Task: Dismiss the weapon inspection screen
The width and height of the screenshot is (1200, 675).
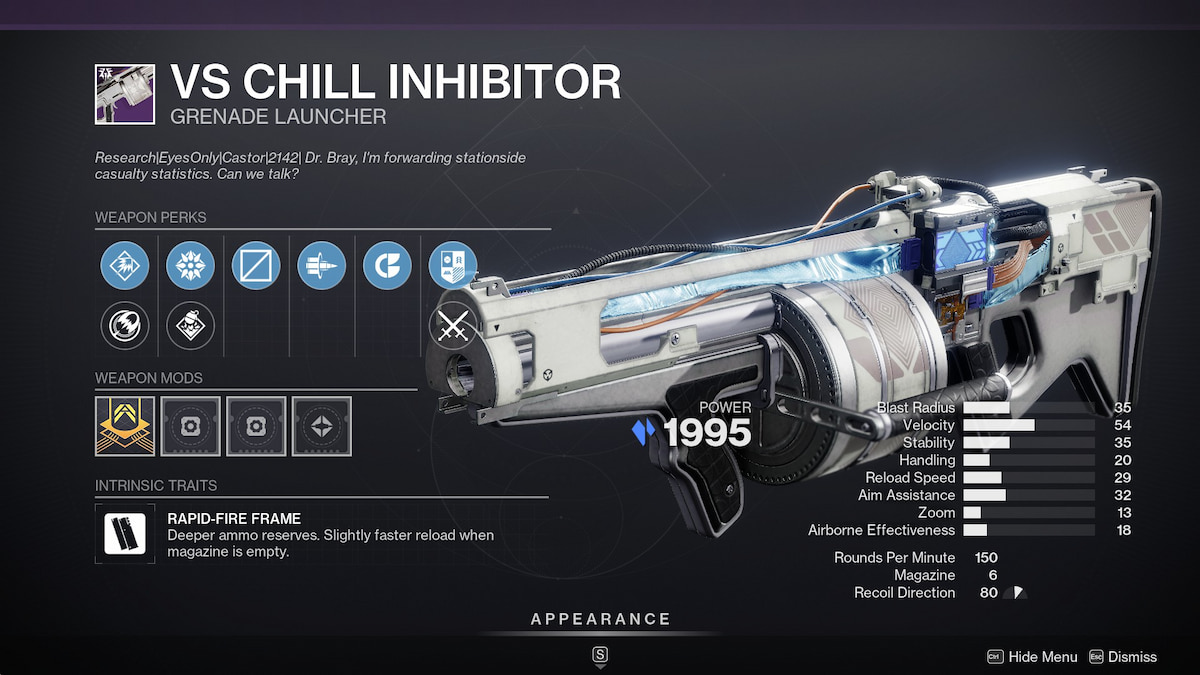Action: pyautogui.click(x=1122, y=657)
